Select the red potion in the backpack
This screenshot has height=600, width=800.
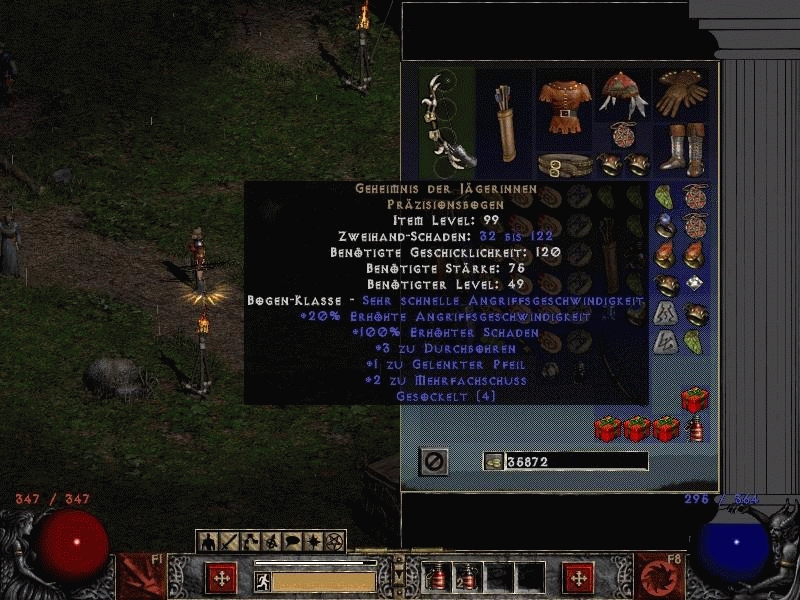click(x=692, y=431)
